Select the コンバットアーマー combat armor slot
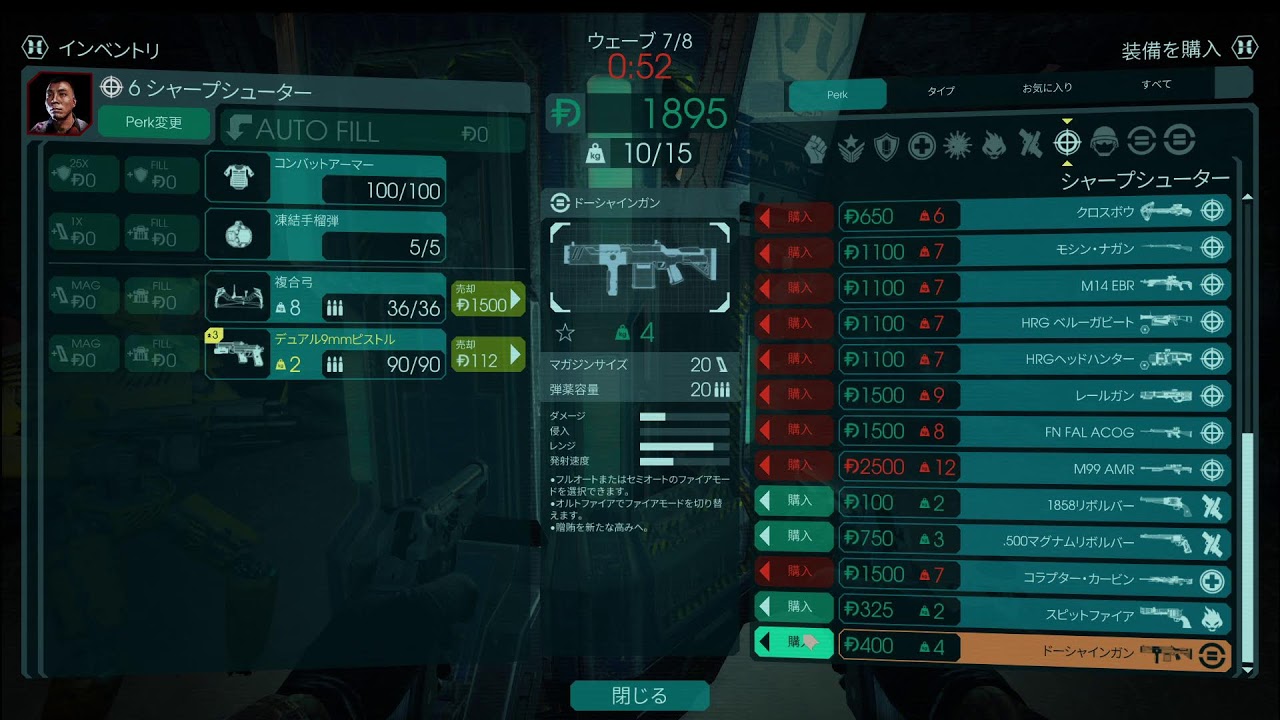Image resolution: width=1280 pixels, height=720 pixels. tap(325, 177)
